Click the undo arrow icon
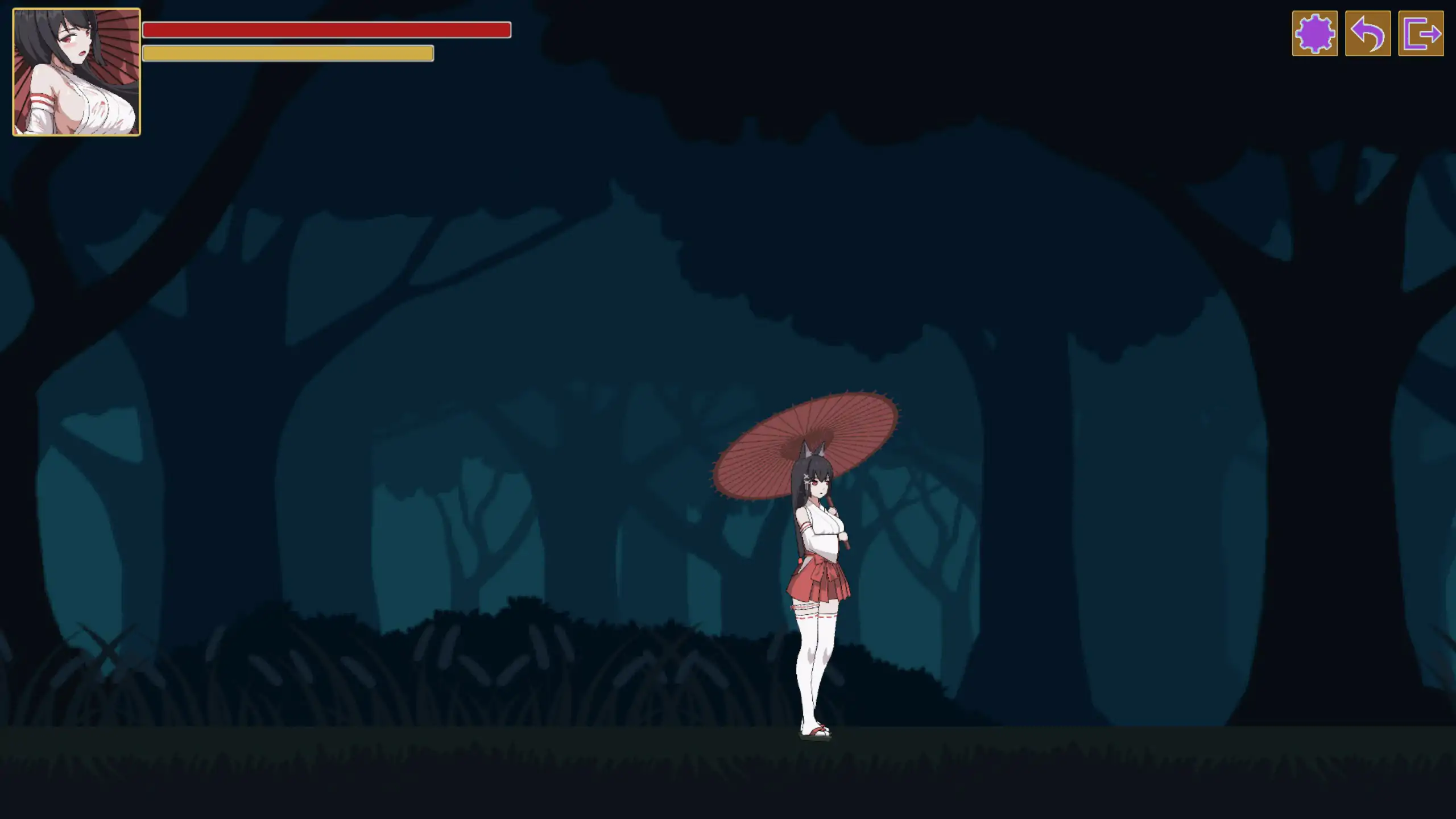1456x819 pixels. [x=1367, y=35]
